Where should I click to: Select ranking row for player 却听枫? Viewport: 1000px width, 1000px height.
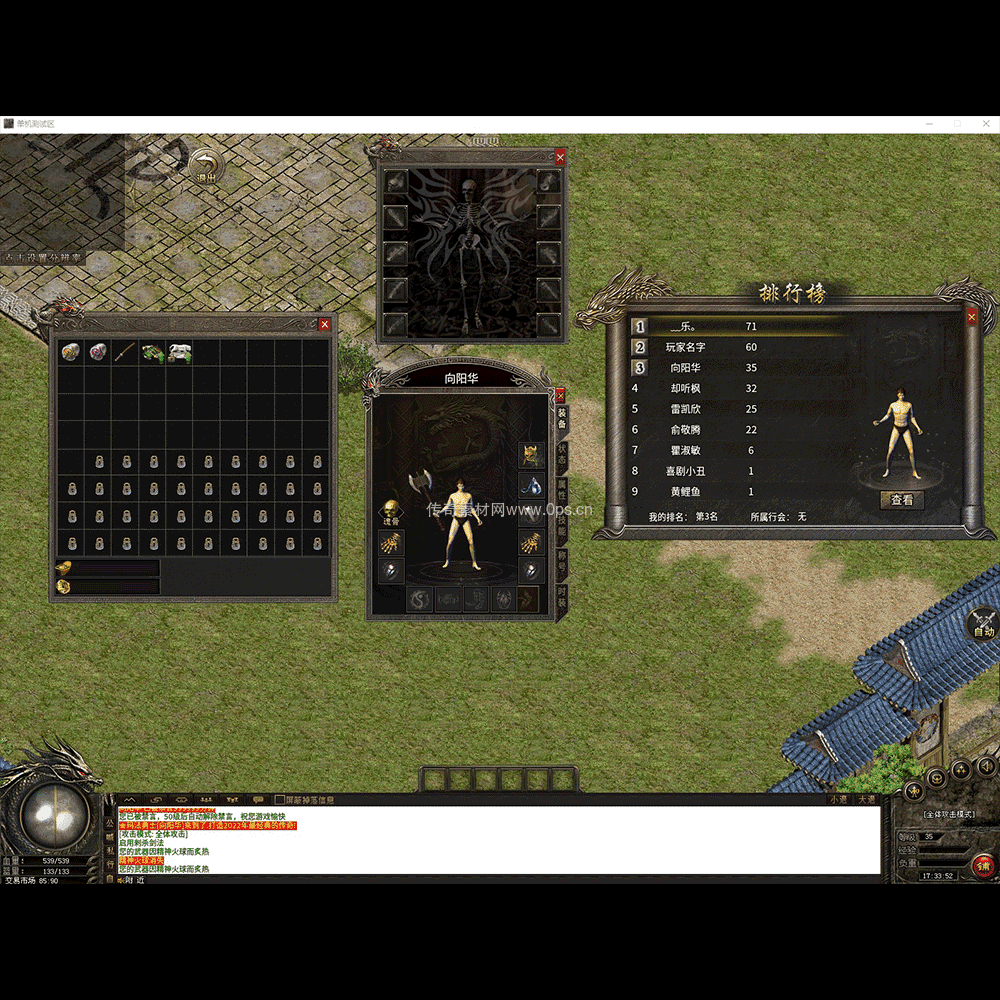click(x=700, y=388)
